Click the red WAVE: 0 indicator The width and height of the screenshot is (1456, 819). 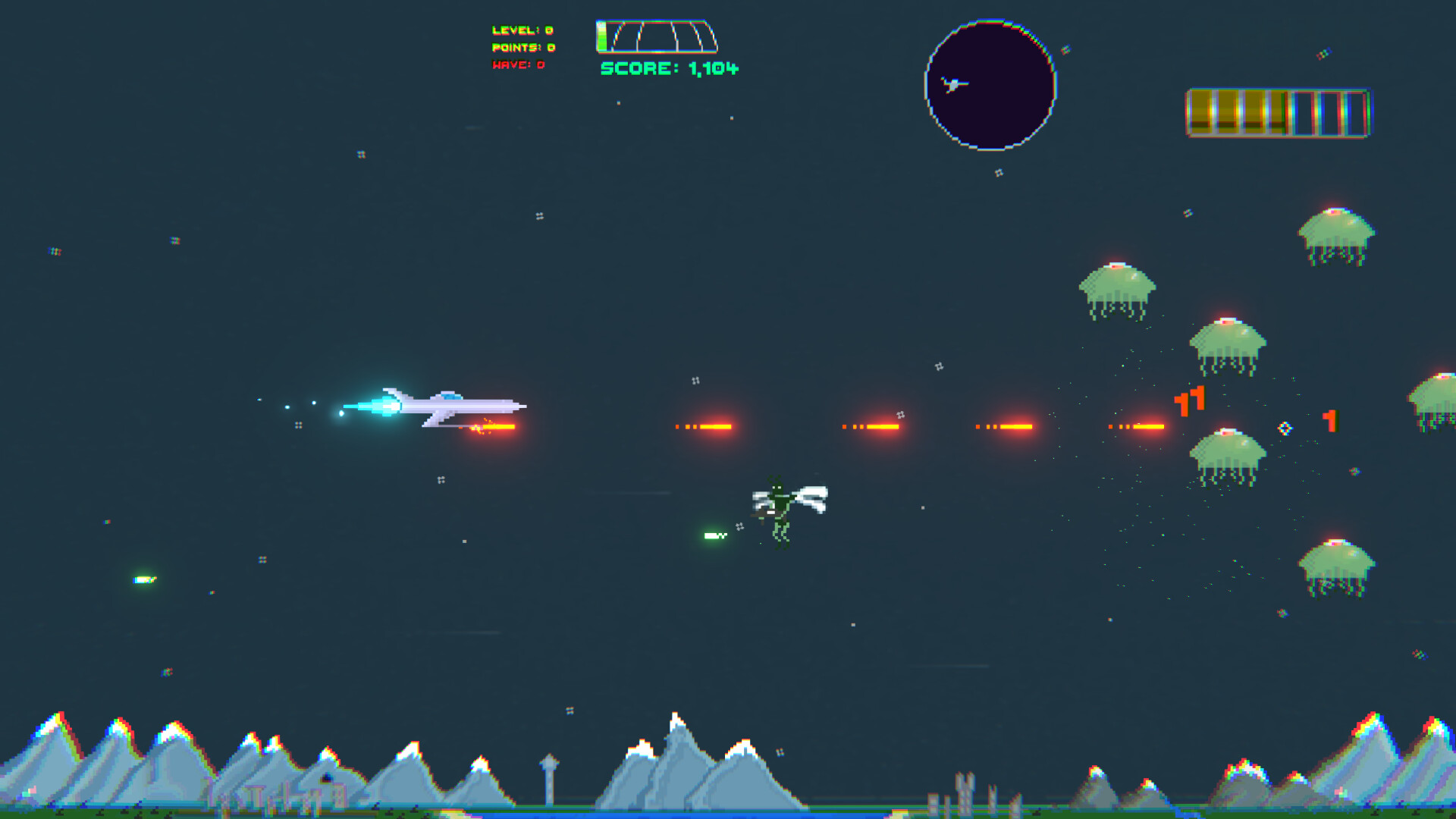coord(518,65)
